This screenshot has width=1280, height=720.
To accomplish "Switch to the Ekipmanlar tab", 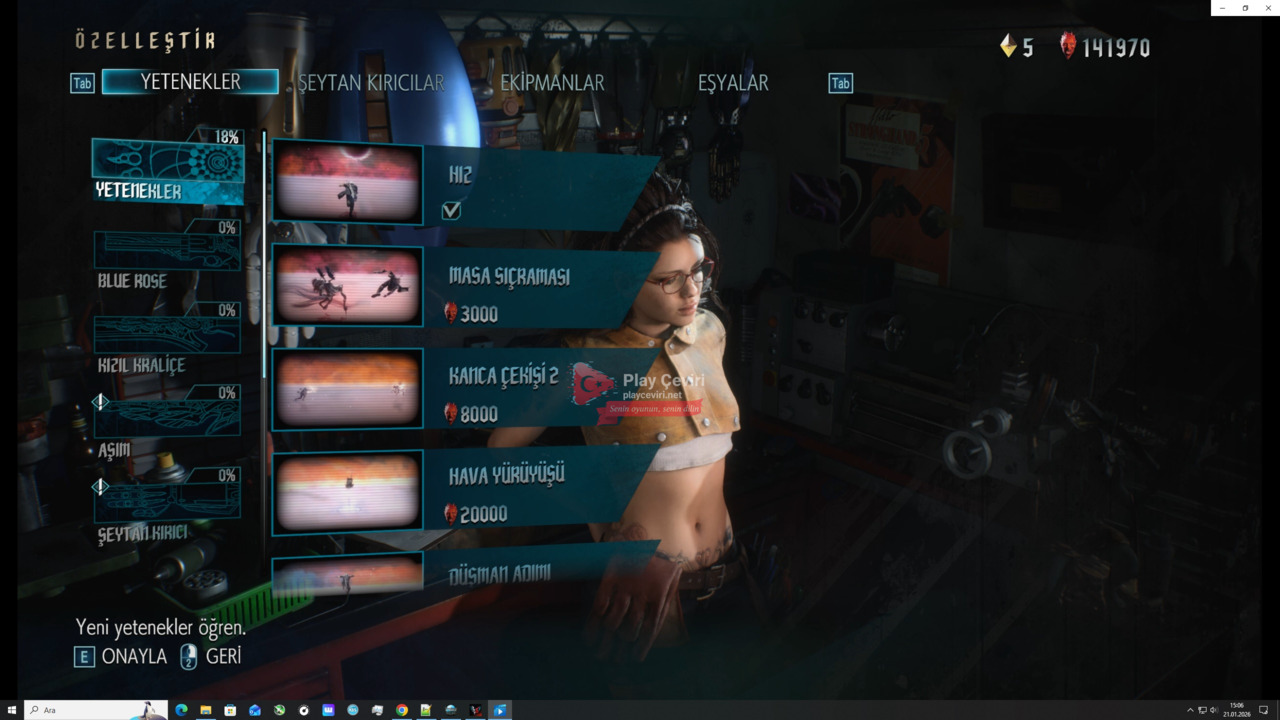I will 552,83.
